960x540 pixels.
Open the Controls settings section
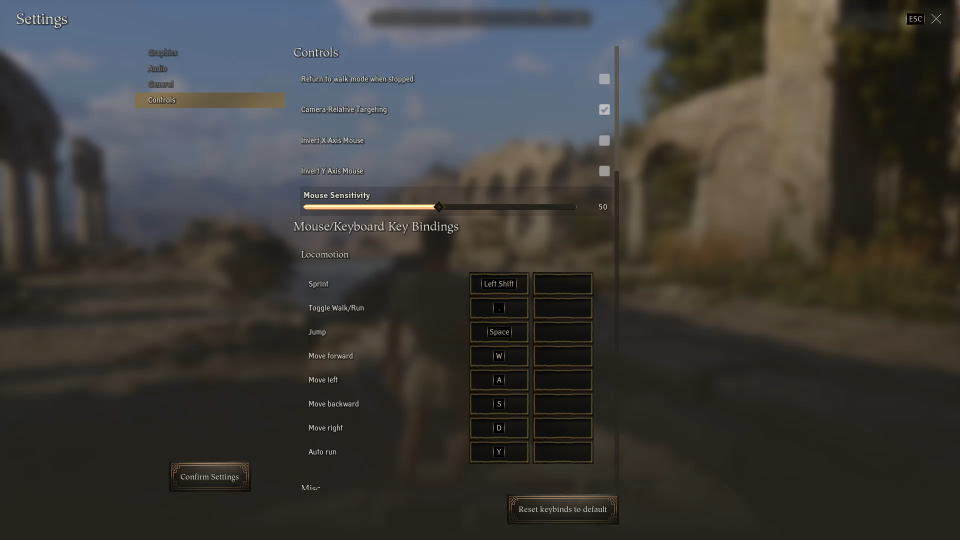pyautogui.click(x=162, y=100)
